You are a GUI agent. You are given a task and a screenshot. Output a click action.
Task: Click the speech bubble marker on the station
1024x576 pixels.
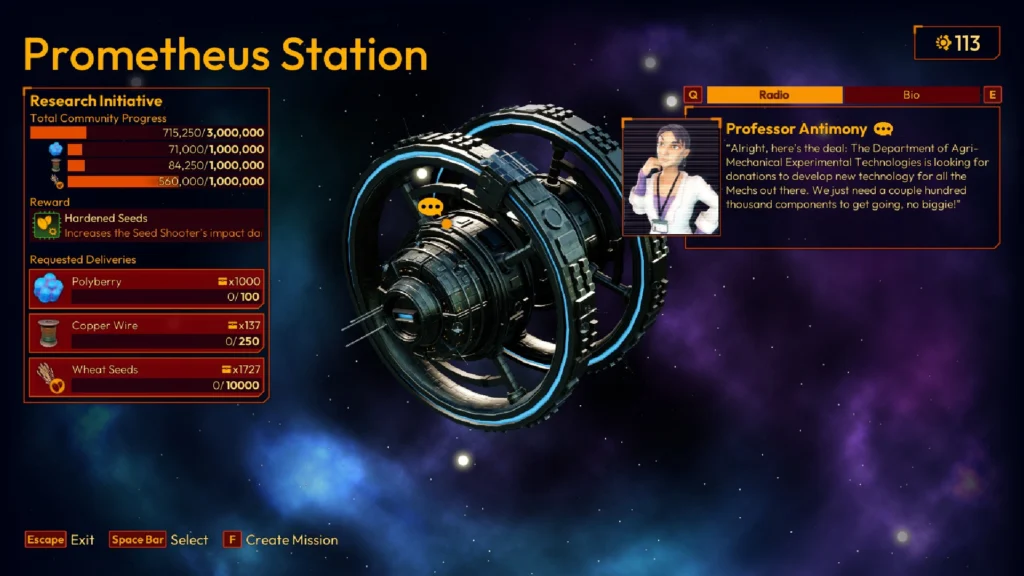click(431, 207)
